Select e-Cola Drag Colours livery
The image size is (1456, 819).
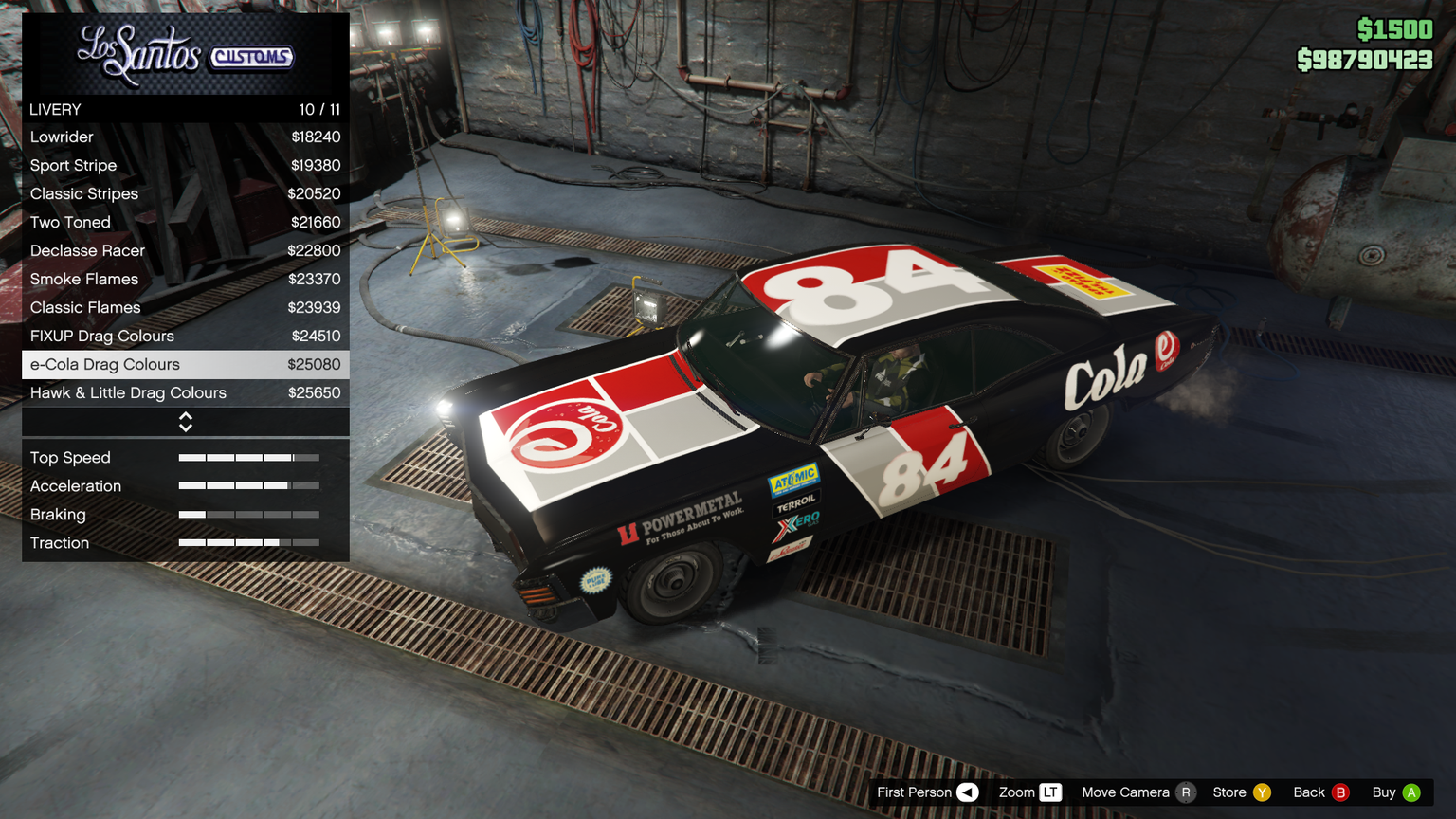(x=185, y=365)
